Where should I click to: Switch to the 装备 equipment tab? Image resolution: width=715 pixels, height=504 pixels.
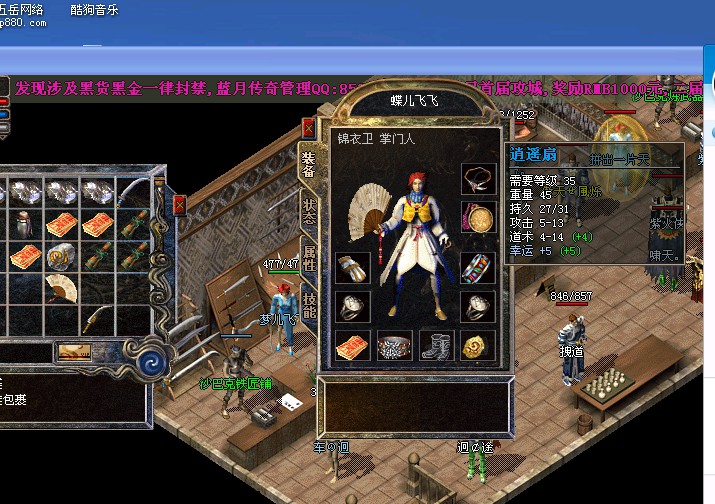pyautogui.click(x=309, y=163)
